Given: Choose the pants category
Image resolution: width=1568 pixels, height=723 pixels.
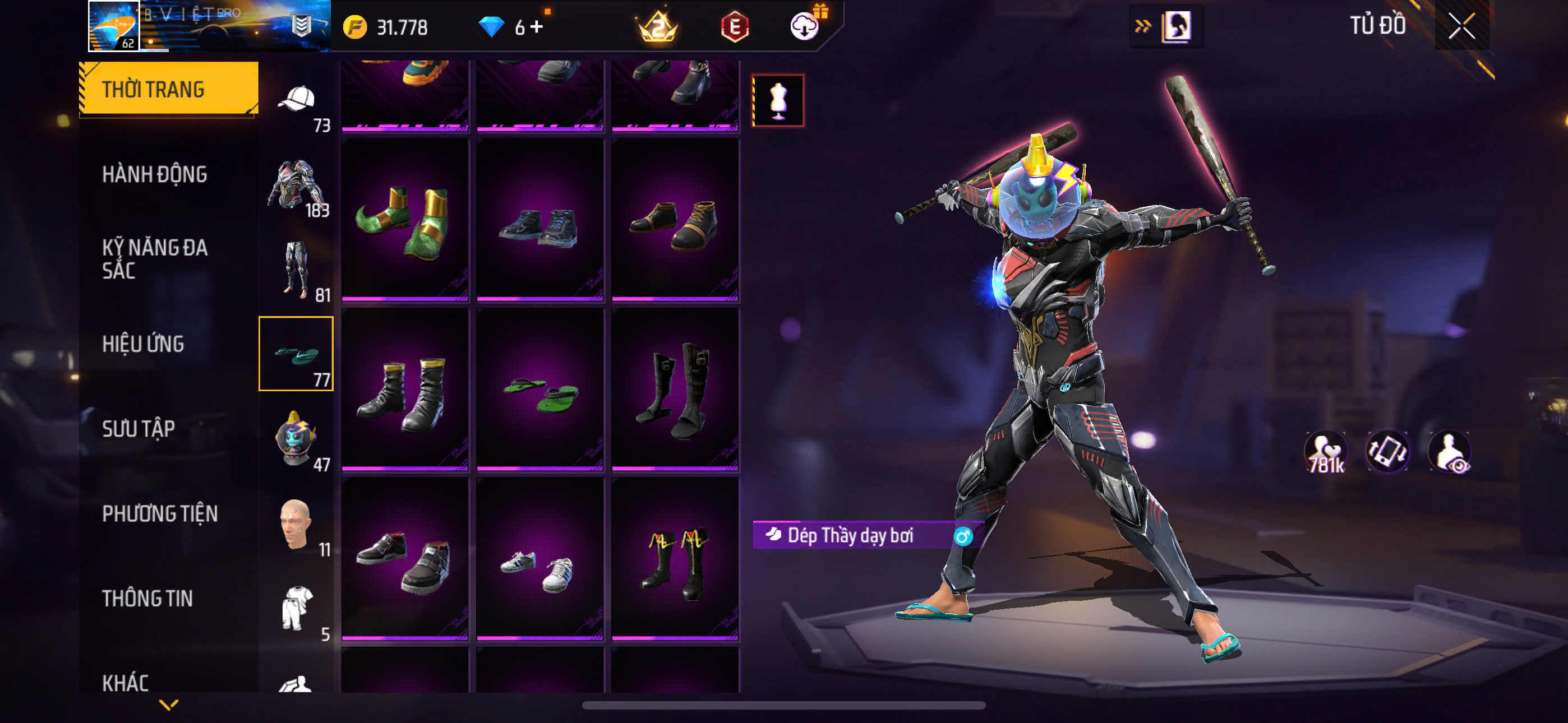Looking at the screenshot, I should pyautogui.click(x=297, y=270).
